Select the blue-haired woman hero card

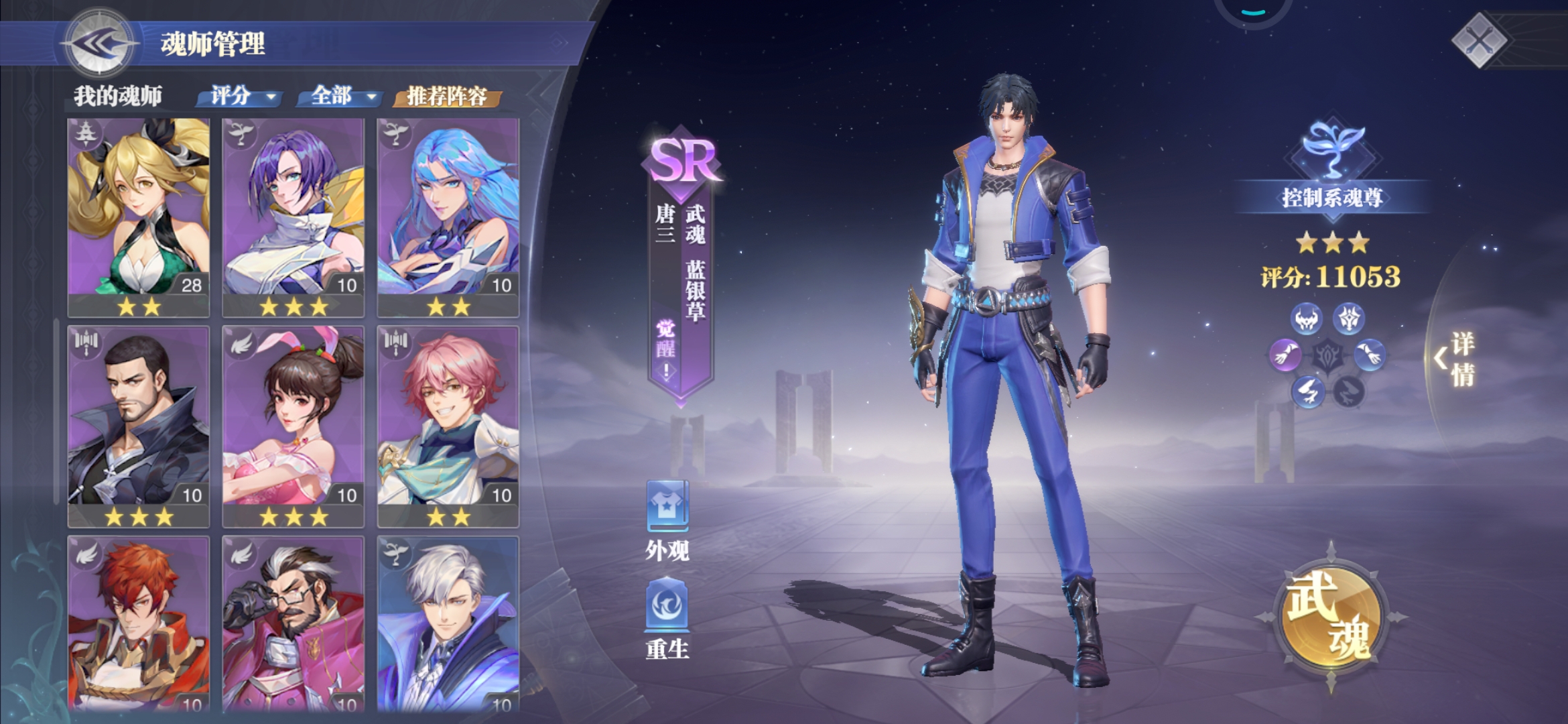(x=448, y=215)
